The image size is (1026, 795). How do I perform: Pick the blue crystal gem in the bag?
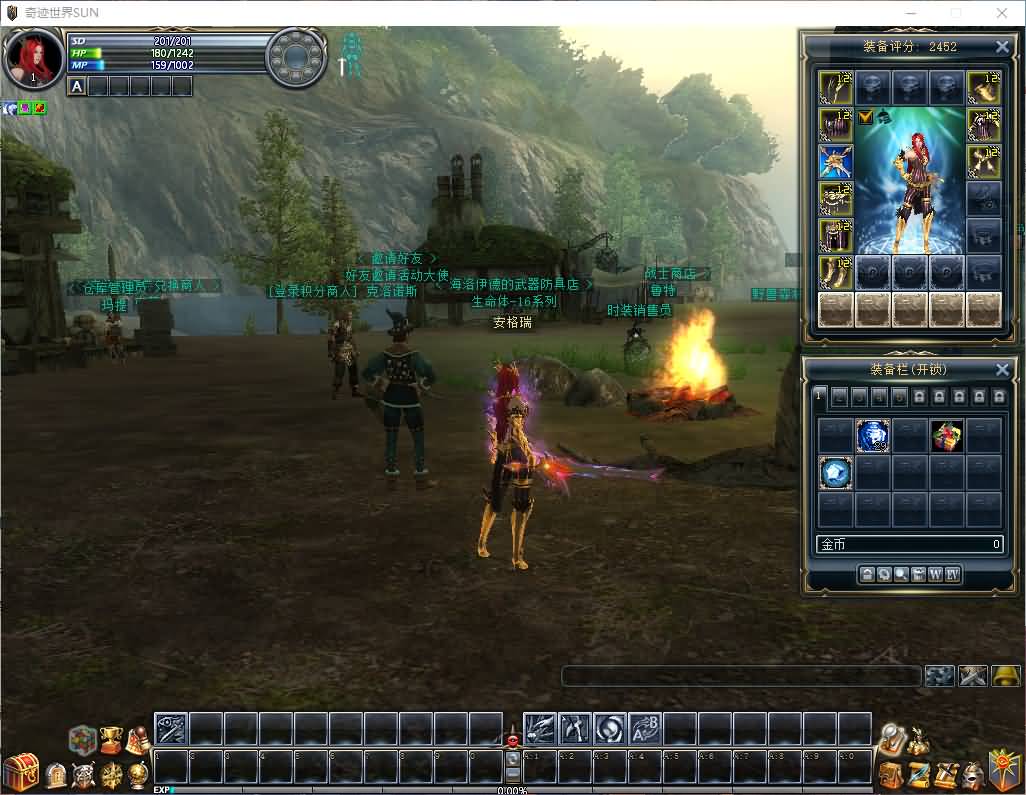835,472
